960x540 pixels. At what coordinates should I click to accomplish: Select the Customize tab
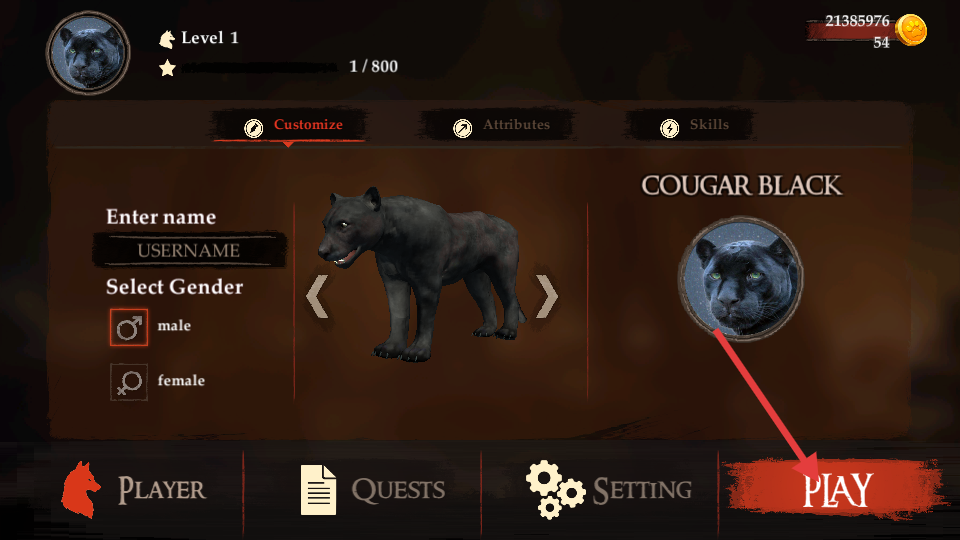click(x=294, y=126)
